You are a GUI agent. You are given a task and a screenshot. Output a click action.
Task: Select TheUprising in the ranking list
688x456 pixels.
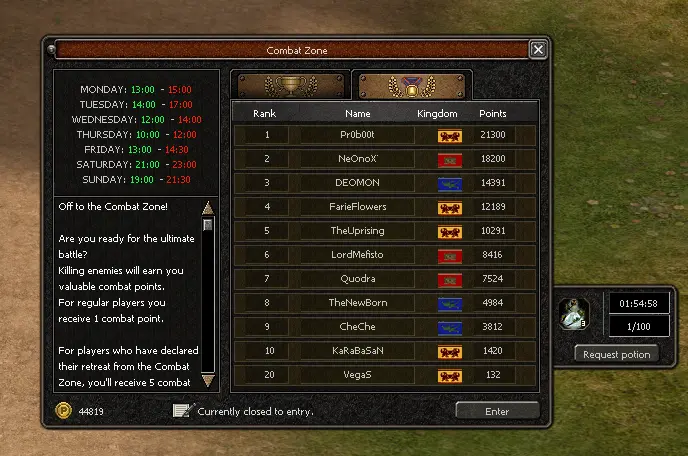pyautogui.click(x=358, y=231)
